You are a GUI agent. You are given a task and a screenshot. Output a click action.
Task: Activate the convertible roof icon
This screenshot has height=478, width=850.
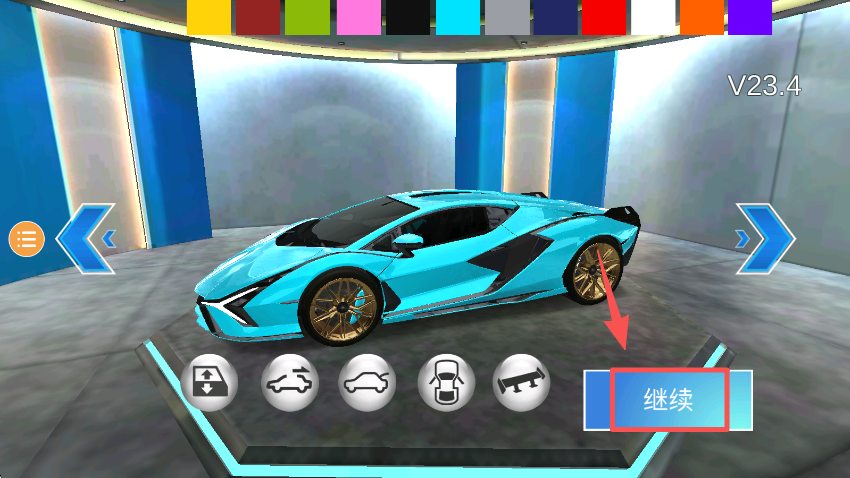[289, 381]
